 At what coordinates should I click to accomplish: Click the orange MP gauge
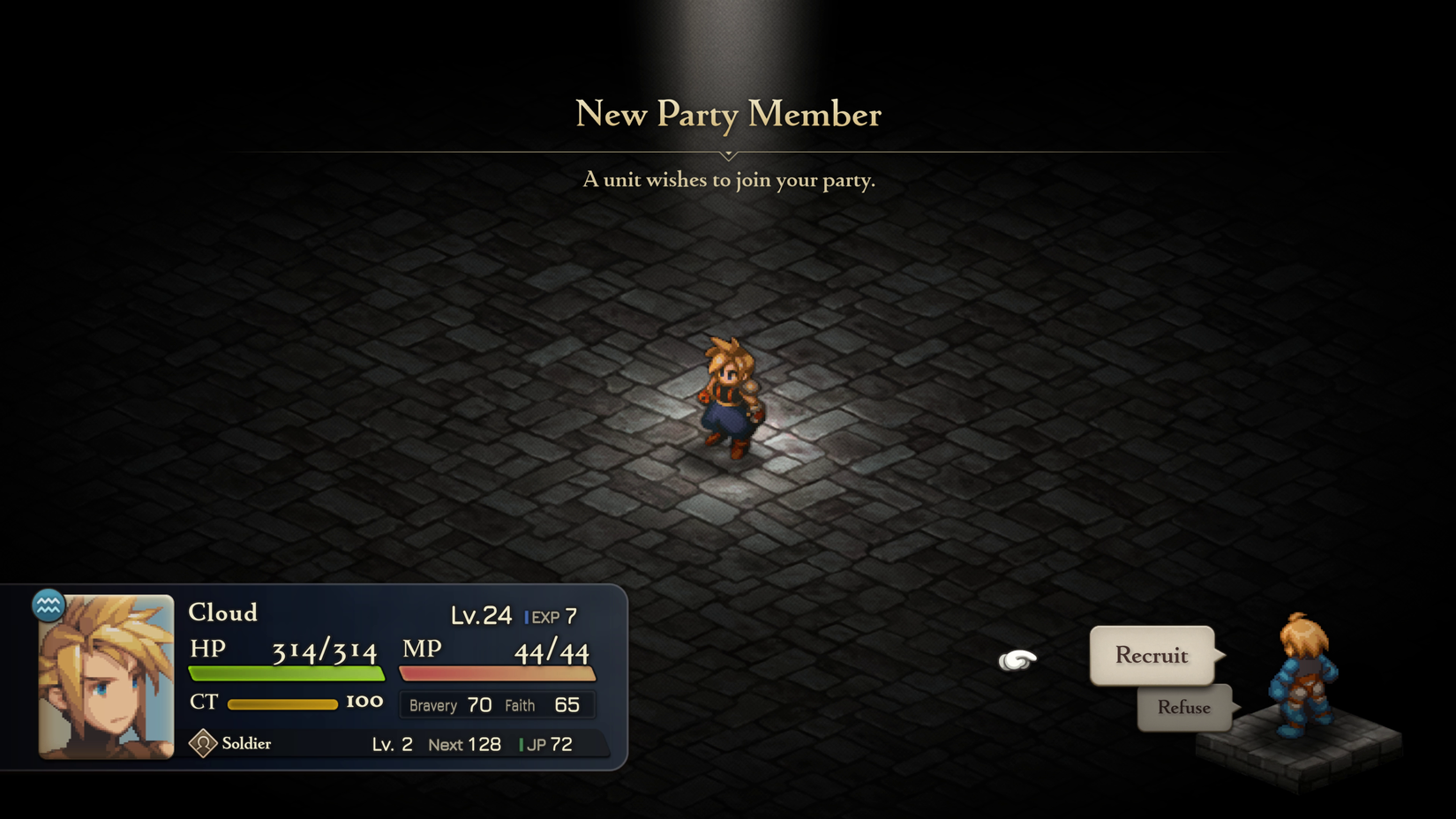(498, 673)
